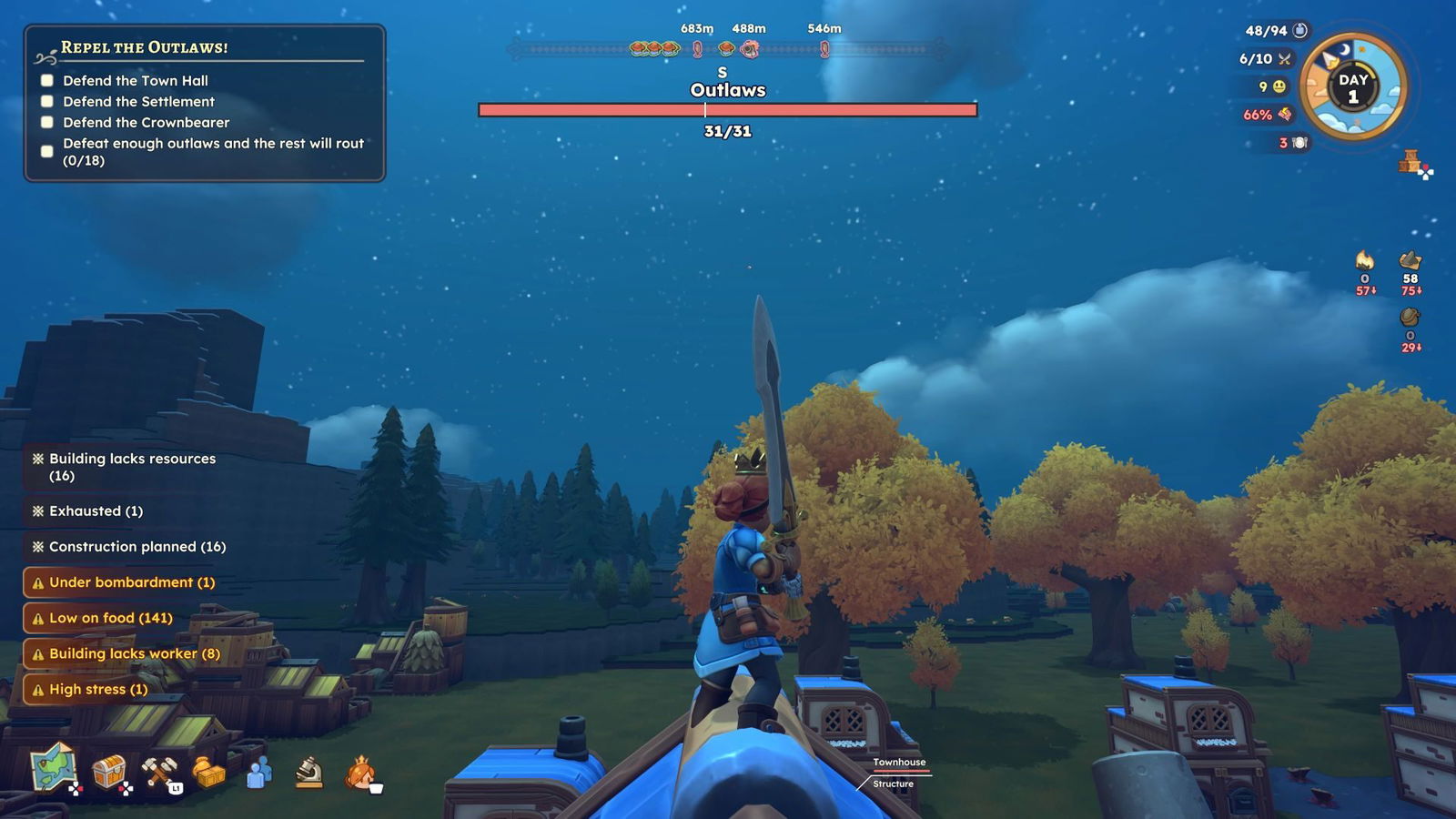
Task: Open the Repel the Outlaws quest tracker
Action: [205, 103]
